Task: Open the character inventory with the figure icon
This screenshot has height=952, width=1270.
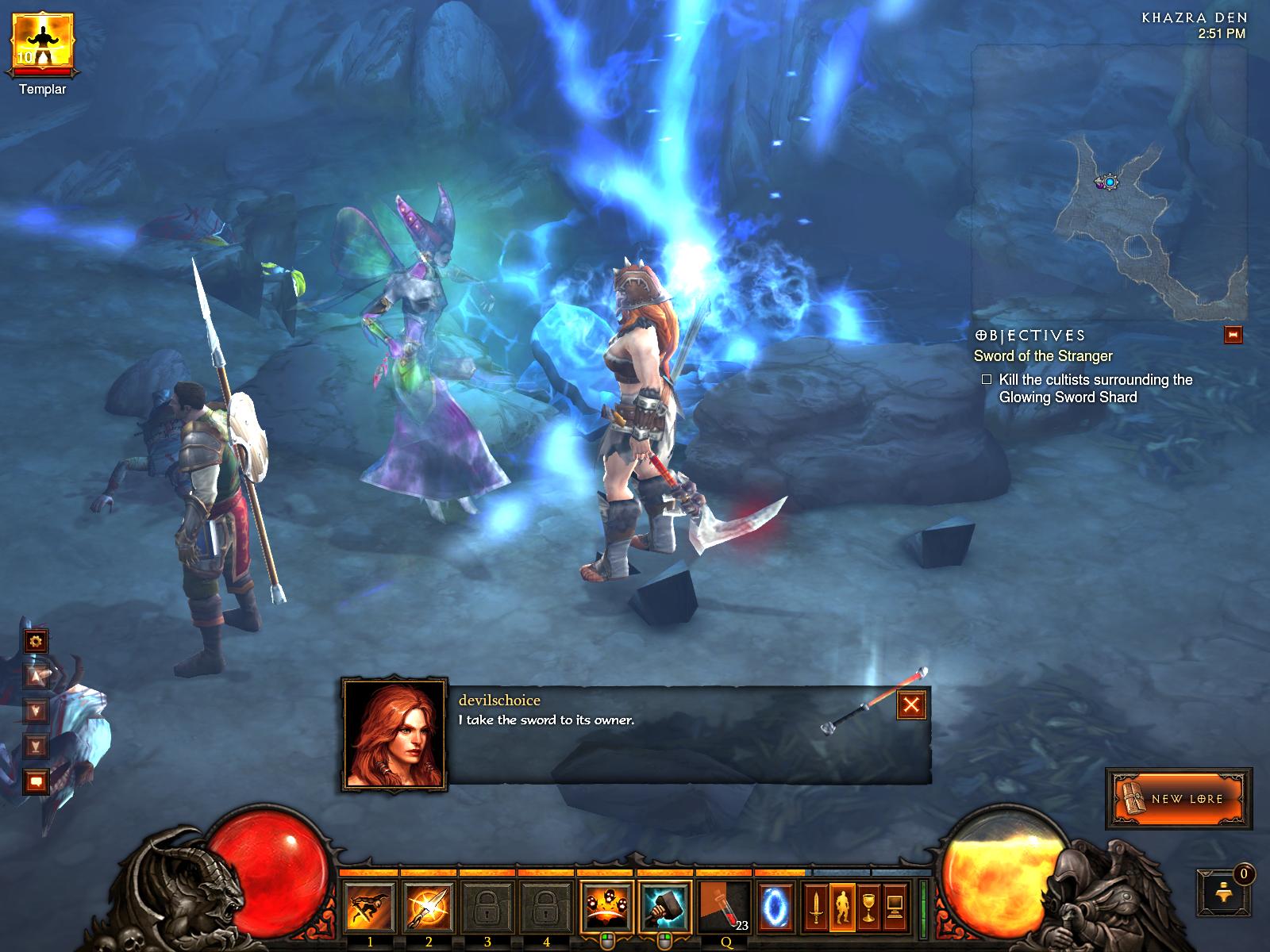Action: tap(842, 907)
